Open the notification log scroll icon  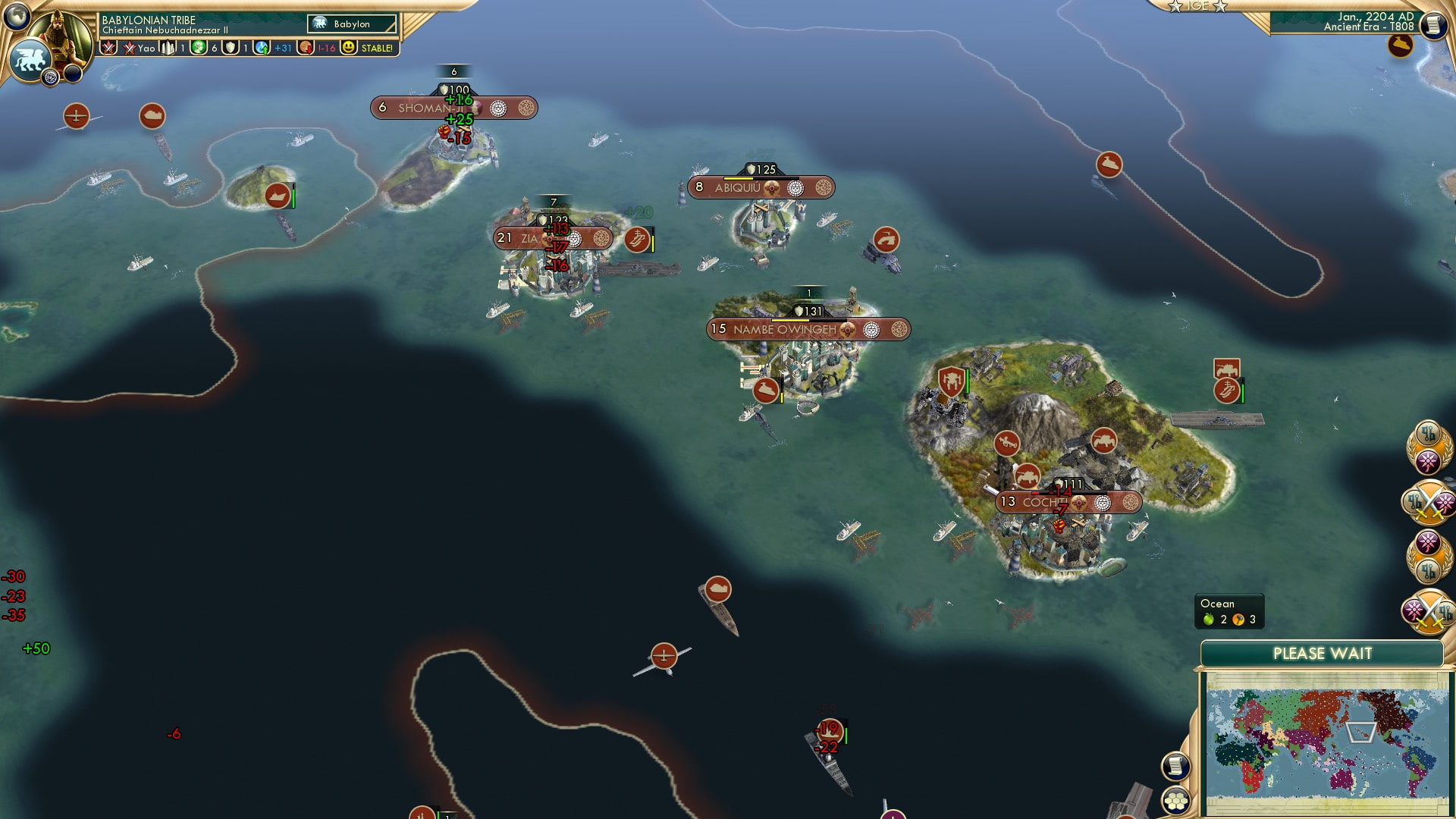[x=1175, y=767]
